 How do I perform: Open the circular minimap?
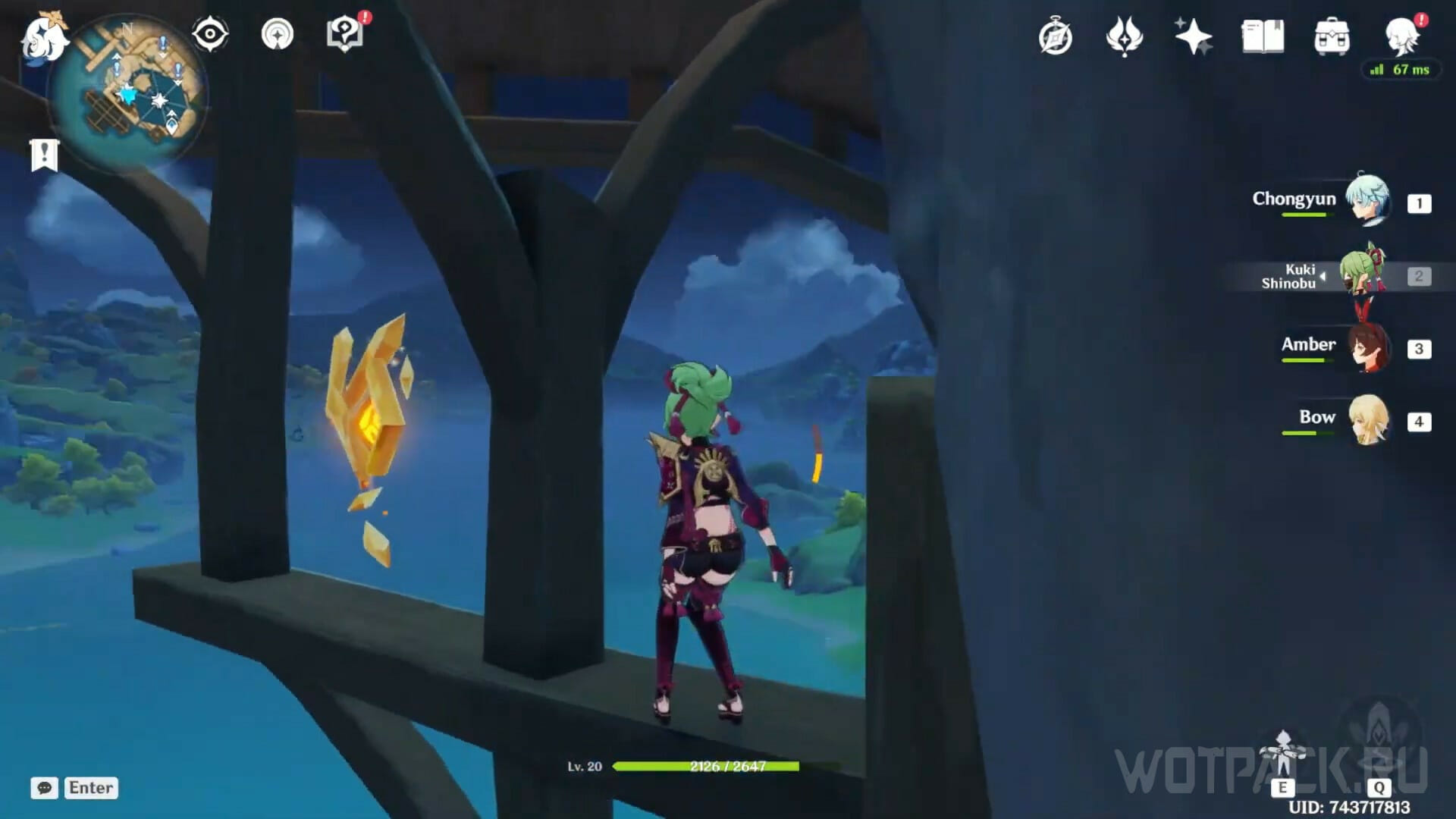click(130, 91)
